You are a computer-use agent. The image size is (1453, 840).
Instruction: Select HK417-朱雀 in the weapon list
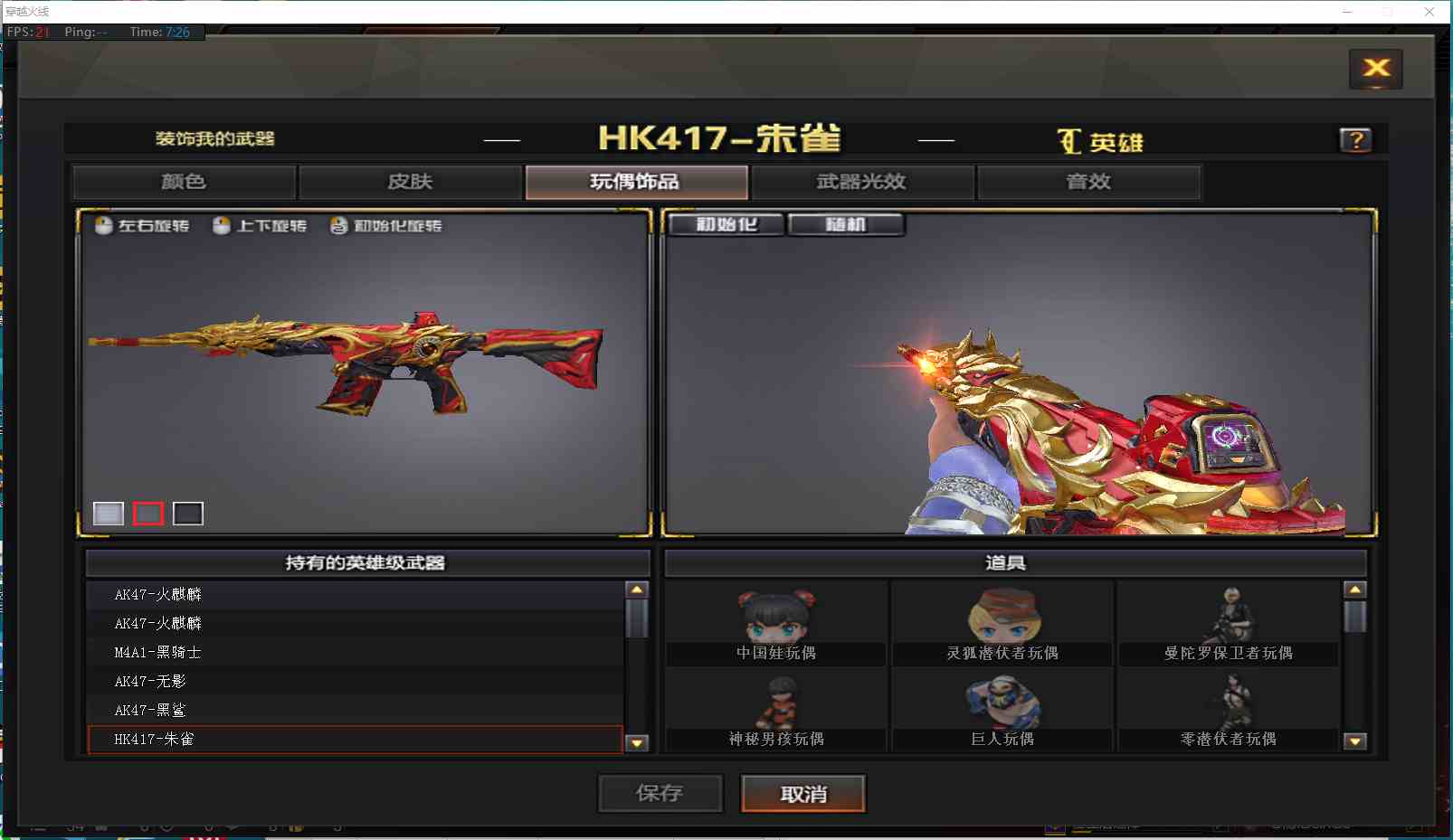point(353,739)
